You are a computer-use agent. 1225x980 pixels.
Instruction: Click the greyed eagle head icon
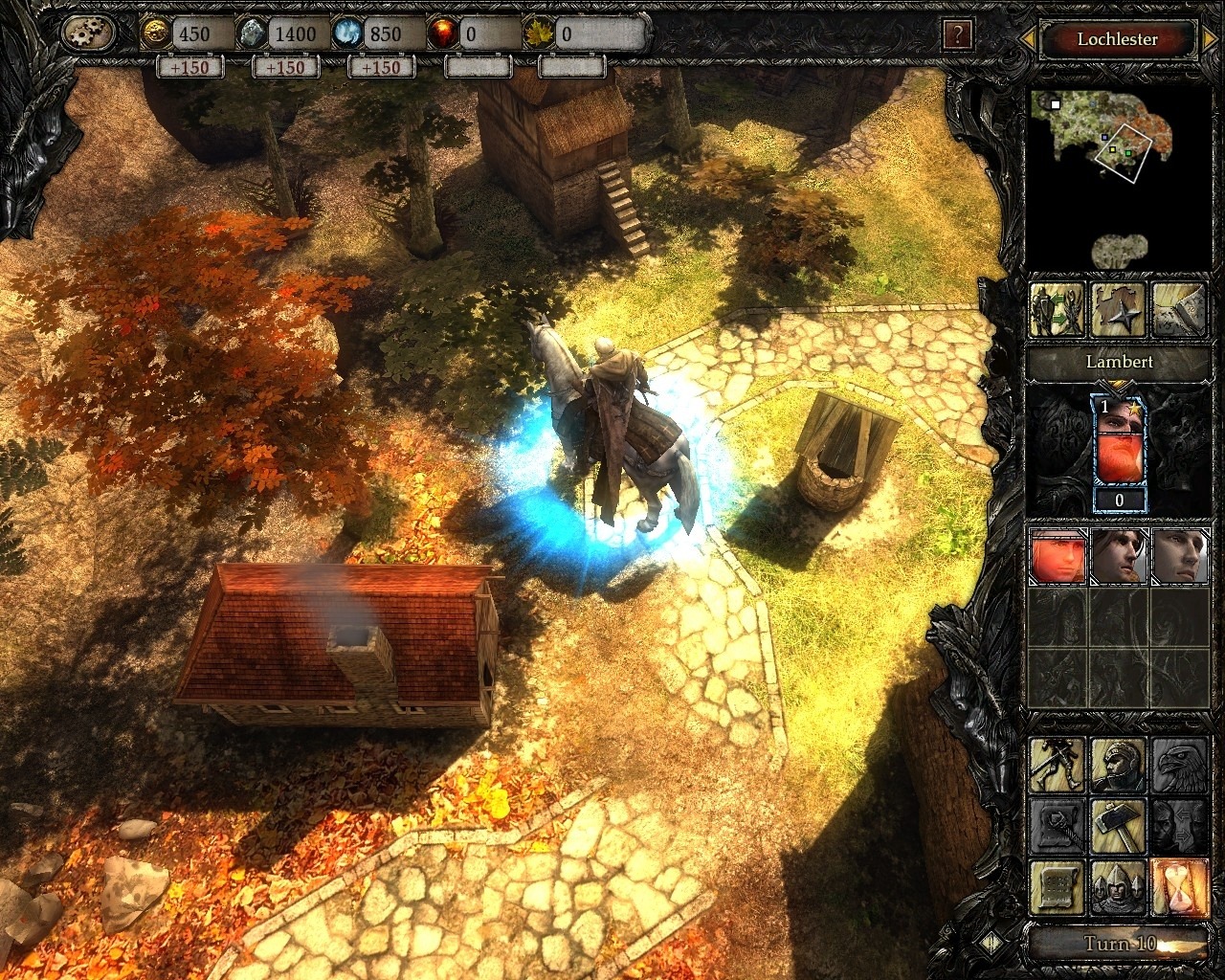(x=1179, y=765)
